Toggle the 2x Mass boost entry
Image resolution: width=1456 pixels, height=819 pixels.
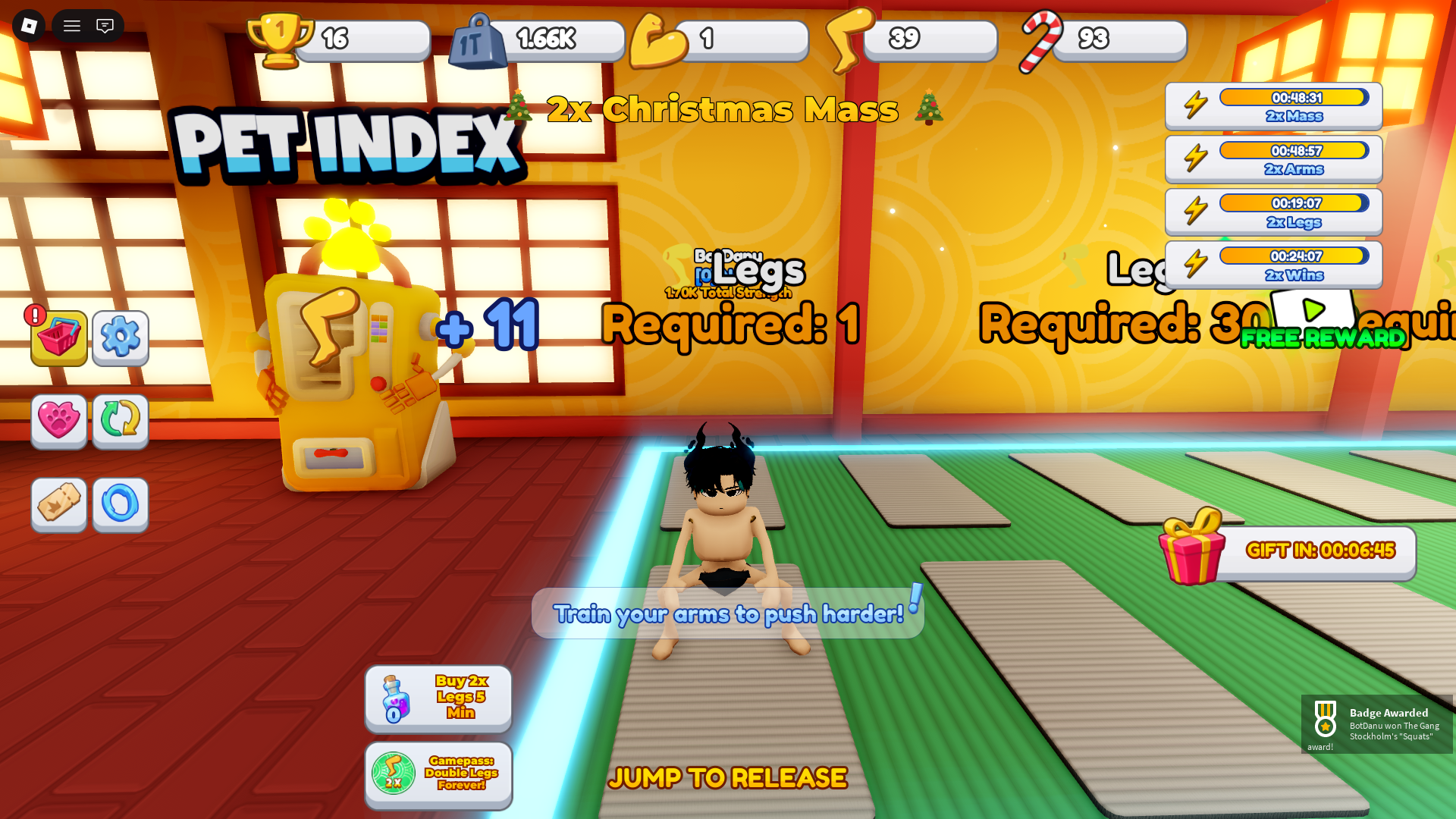(1272, 105)
